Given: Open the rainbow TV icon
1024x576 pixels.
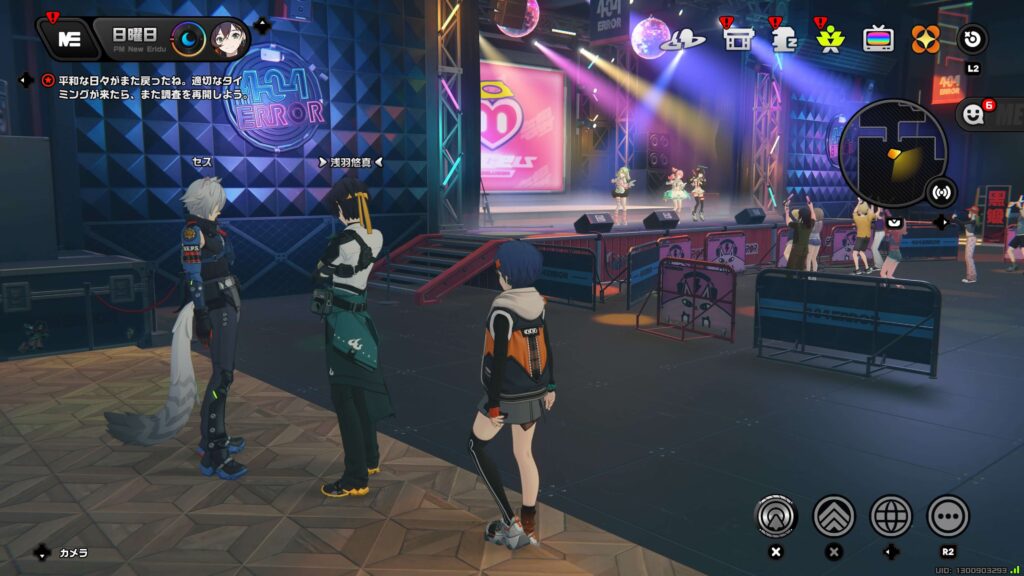Looking at the screenshot, I should pos(879,39).
